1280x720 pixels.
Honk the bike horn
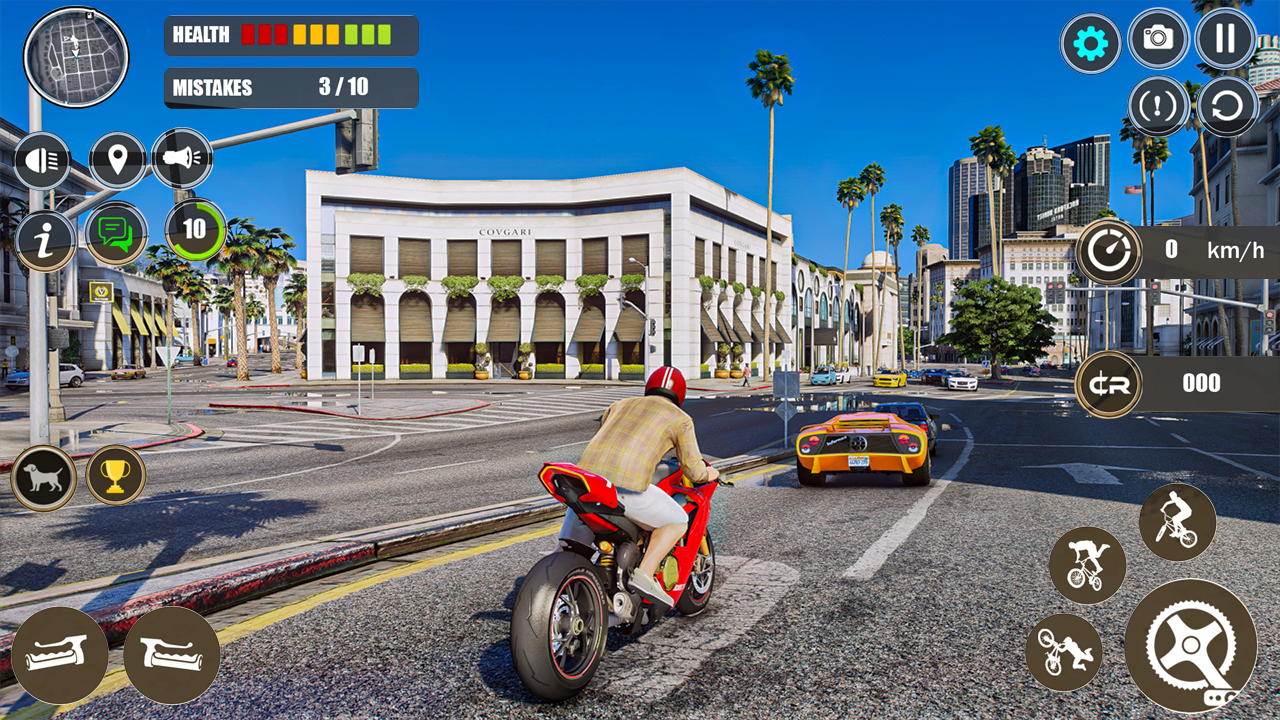tap(183, 159)
